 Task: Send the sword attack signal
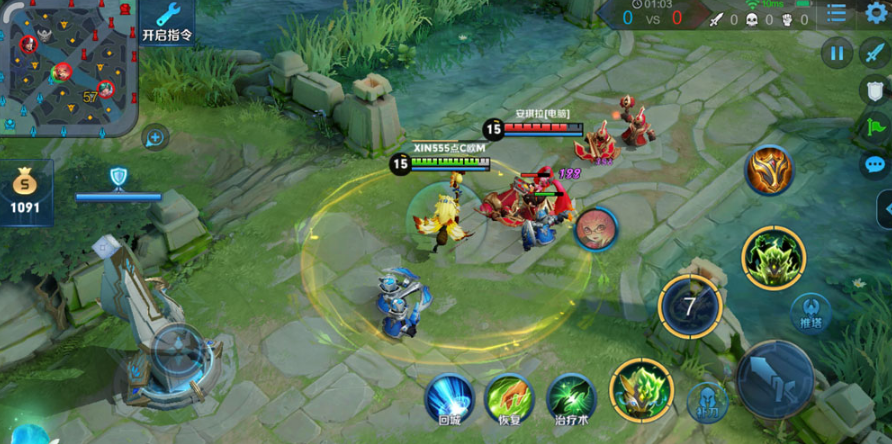click(x=875, y=54)
